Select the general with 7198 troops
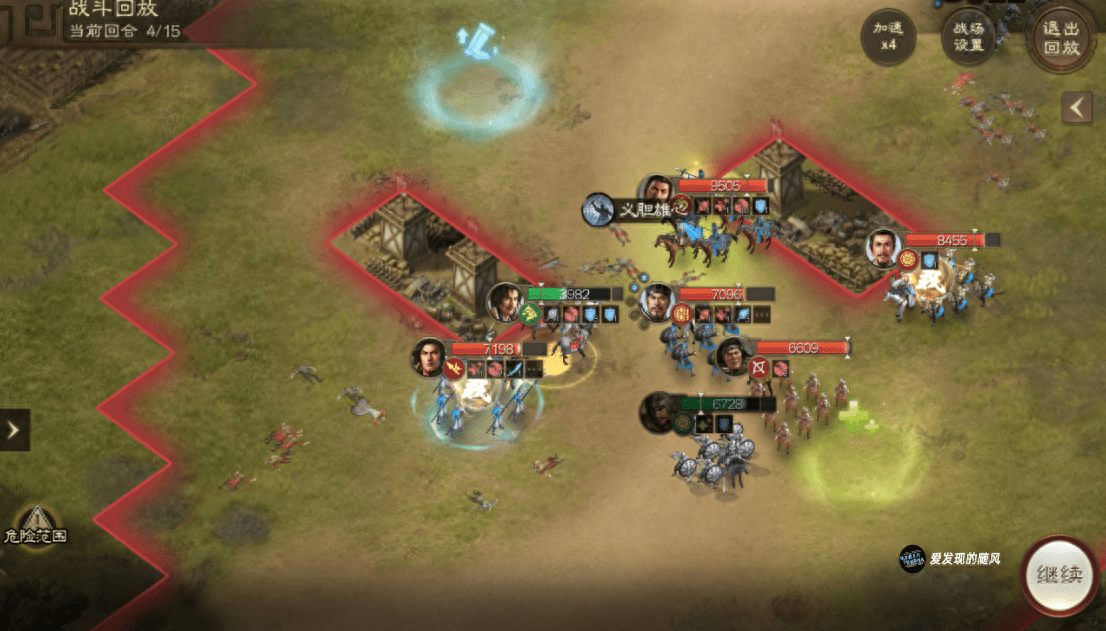The width and height of the screenshot is (1106, 631). [x=430, y=357]
